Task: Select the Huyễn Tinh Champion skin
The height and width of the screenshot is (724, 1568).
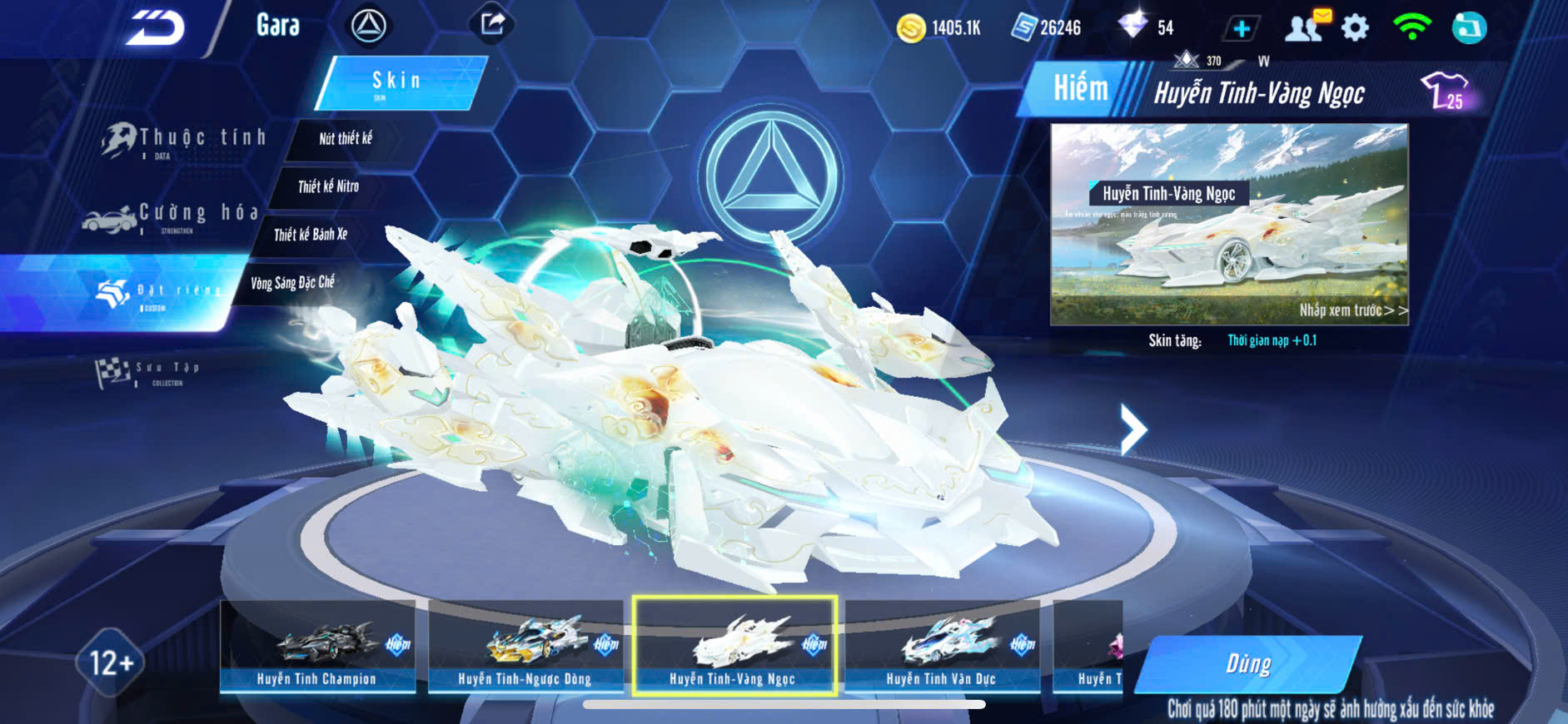Action: 317,647
